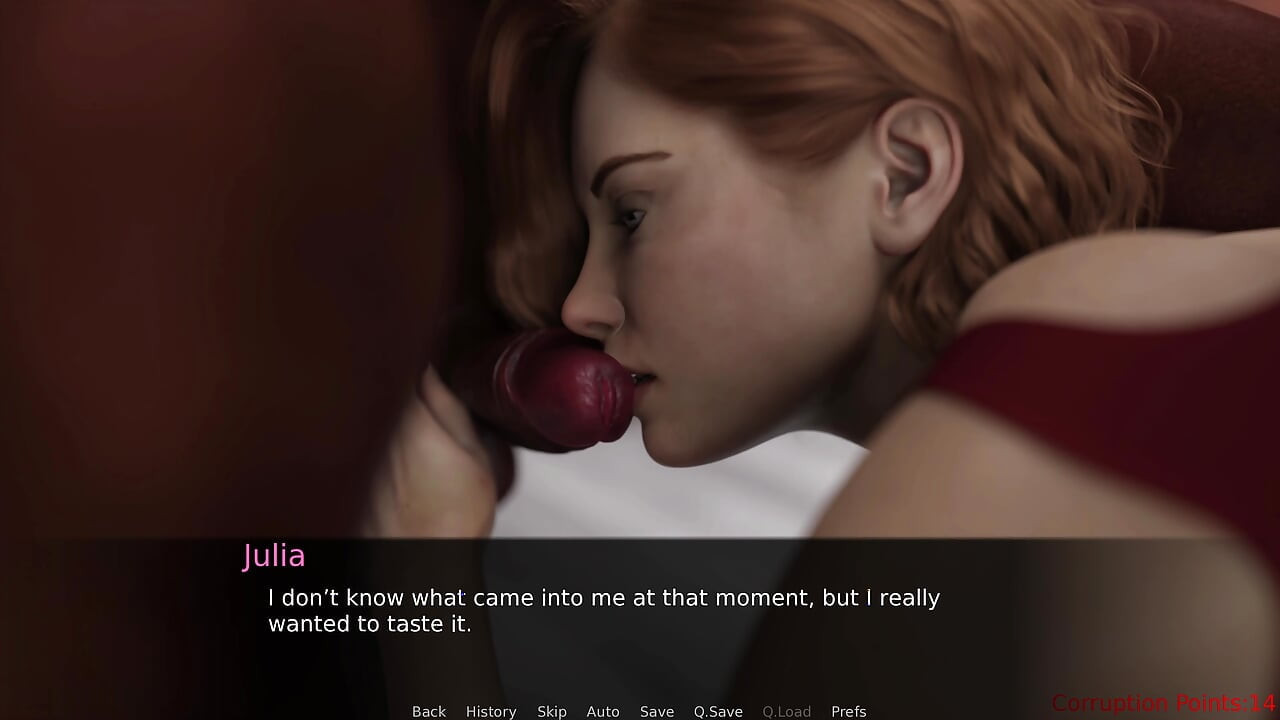Toggle Auto-advance mode

(x=603, y=711)
